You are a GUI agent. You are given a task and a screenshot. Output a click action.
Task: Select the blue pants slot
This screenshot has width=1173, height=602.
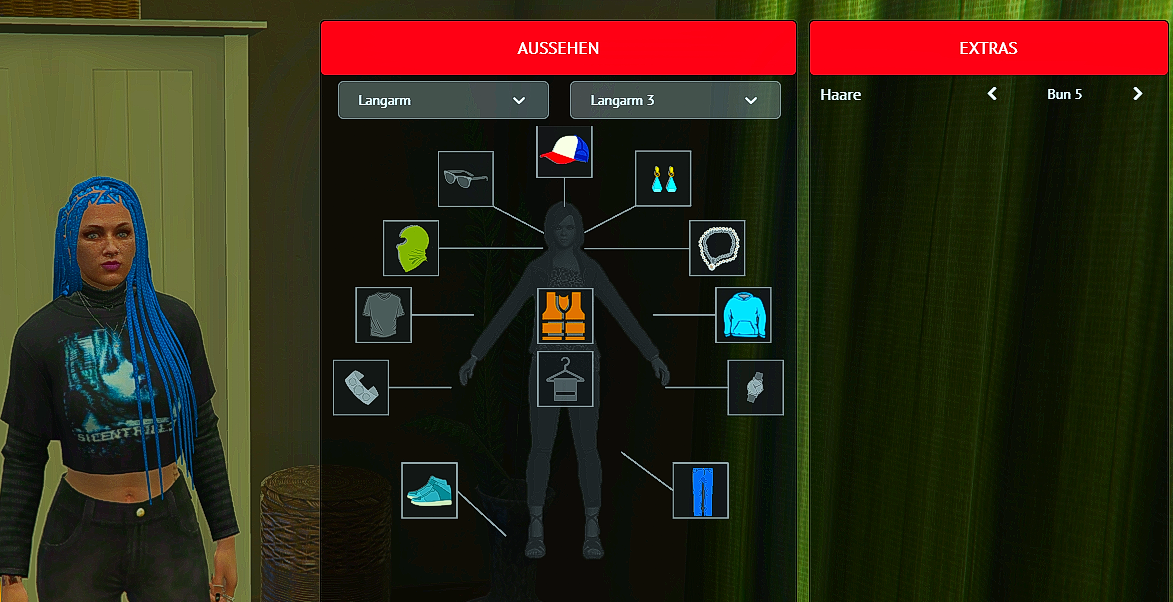click(x=701, y=490)
